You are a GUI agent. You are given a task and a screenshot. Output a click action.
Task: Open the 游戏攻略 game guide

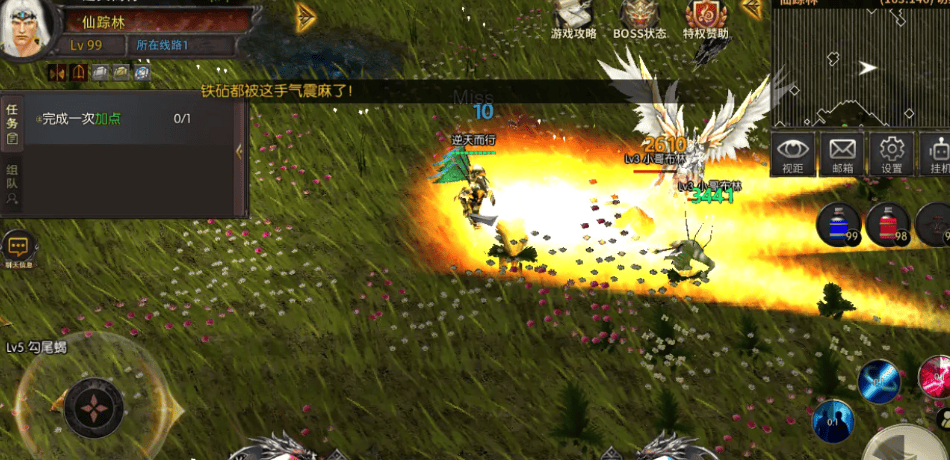(x=573, y=18)
